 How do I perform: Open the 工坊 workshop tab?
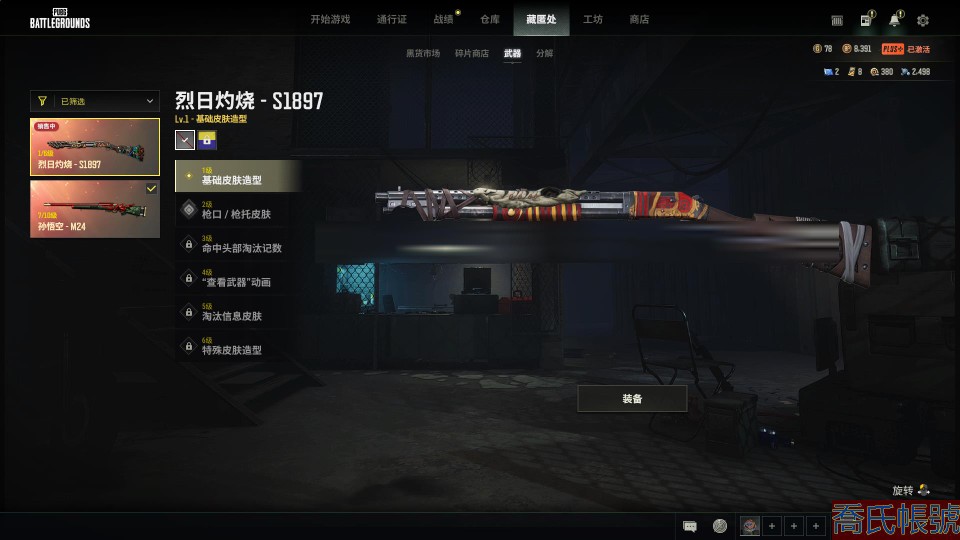tap(593, 19)
